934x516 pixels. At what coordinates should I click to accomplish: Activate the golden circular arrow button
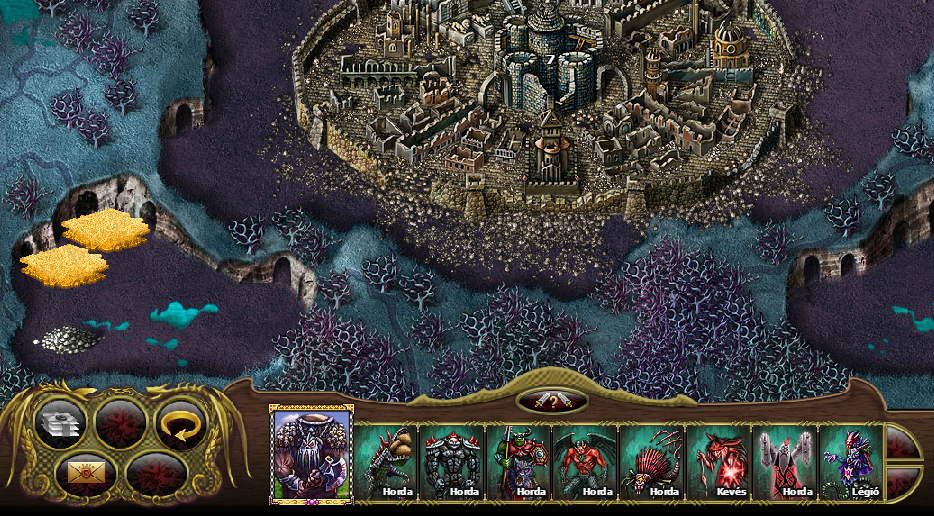coord(180,424)
